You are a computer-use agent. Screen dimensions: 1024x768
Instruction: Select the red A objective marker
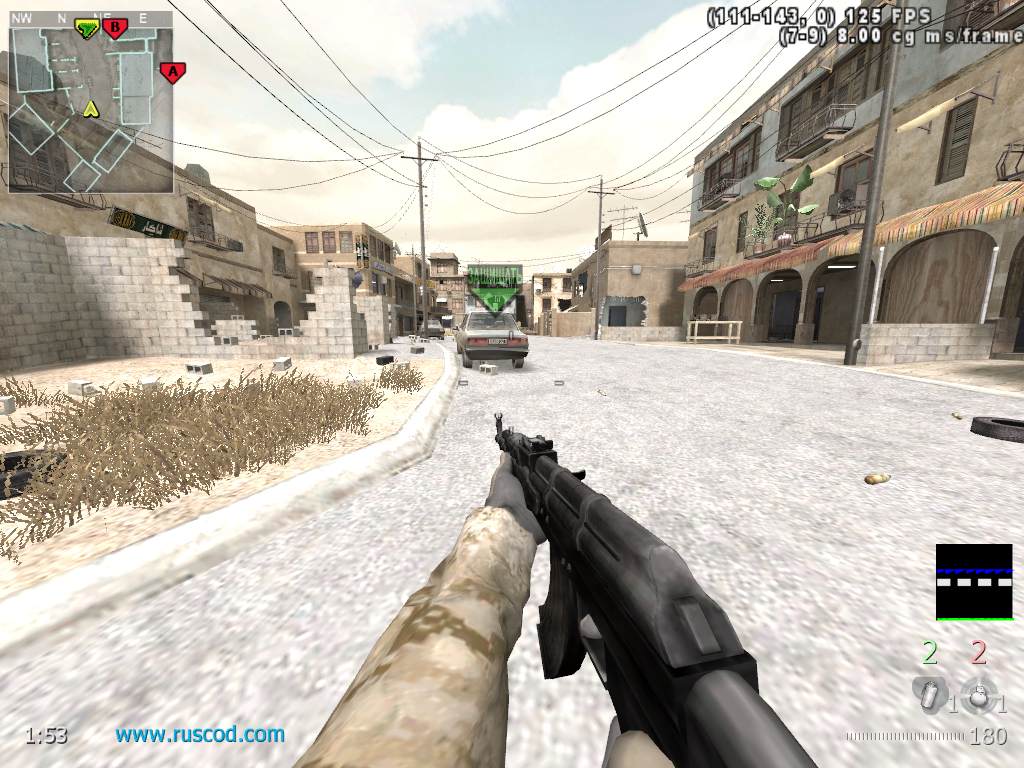(173, 72)
